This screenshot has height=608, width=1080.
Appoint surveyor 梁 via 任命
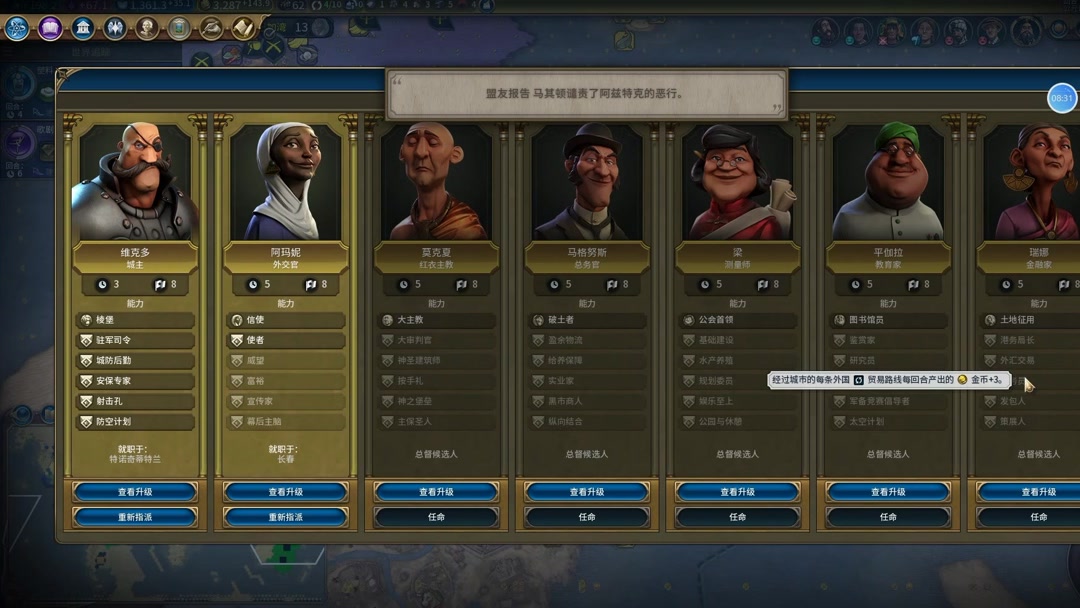[x=737, y=517]
